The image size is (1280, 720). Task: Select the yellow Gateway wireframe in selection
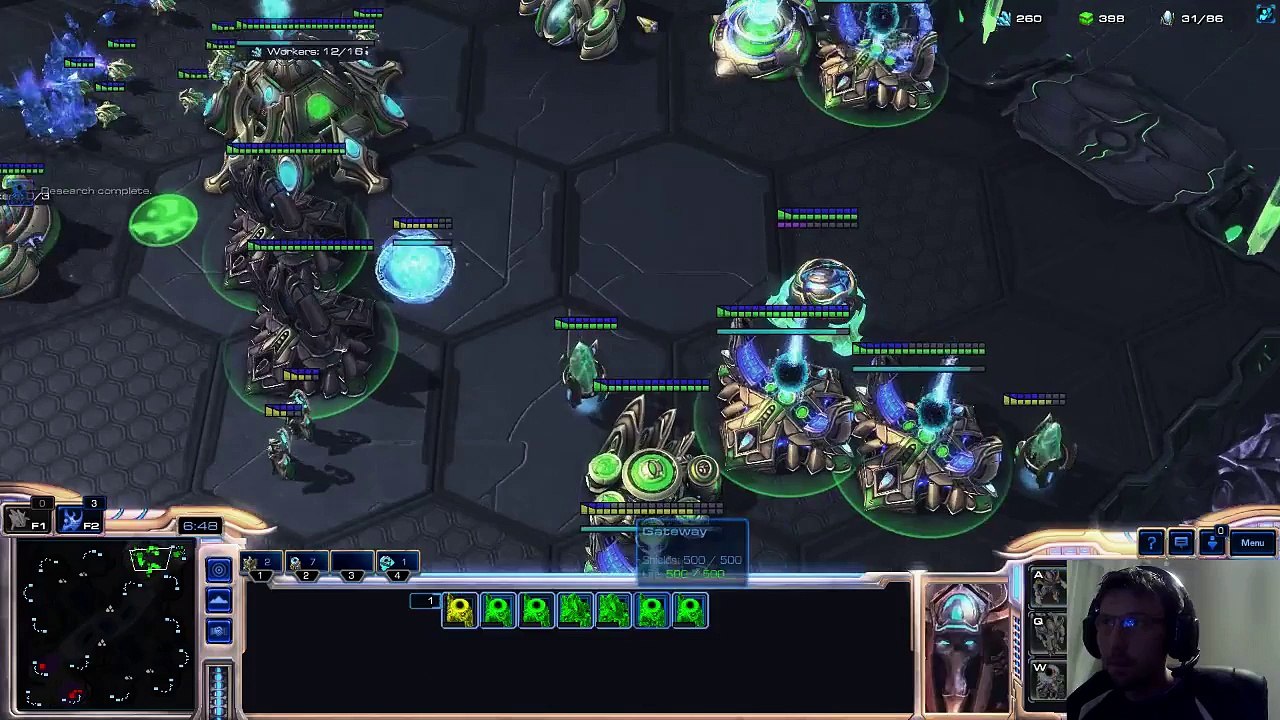click(459, 610)
